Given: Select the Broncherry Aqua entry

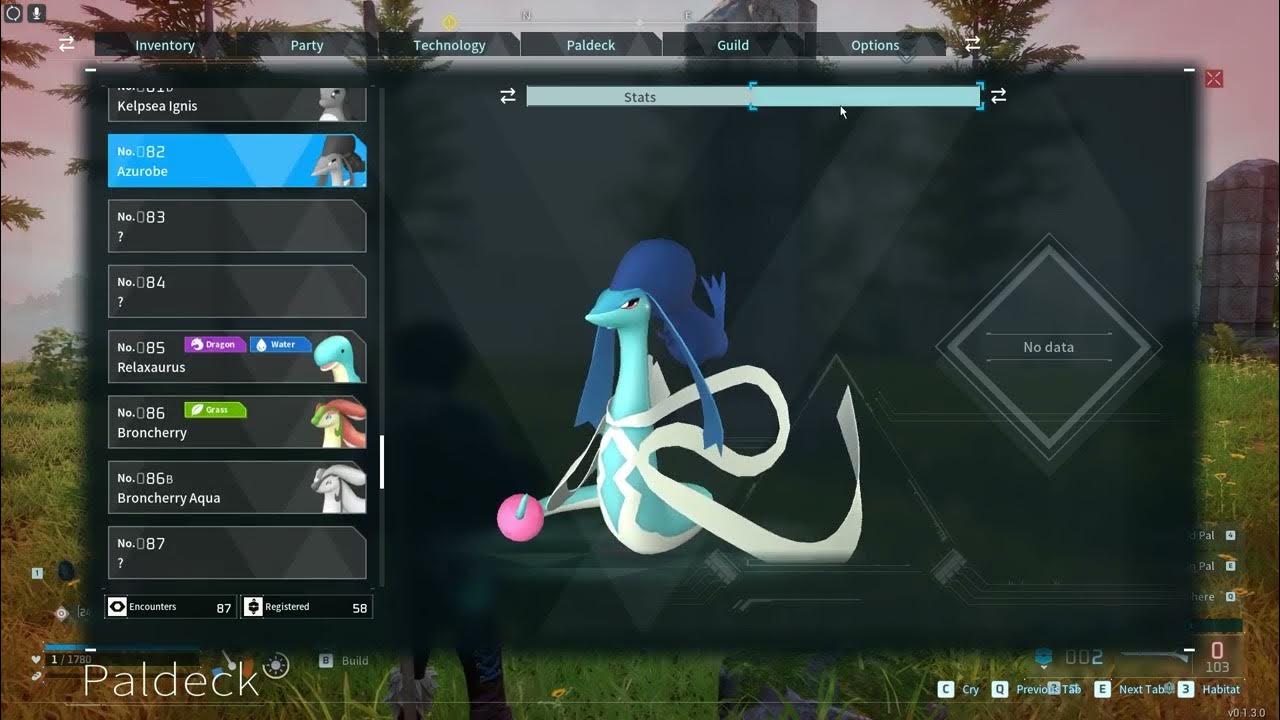Looking at the screenshot, I should (x=237, y=487).
